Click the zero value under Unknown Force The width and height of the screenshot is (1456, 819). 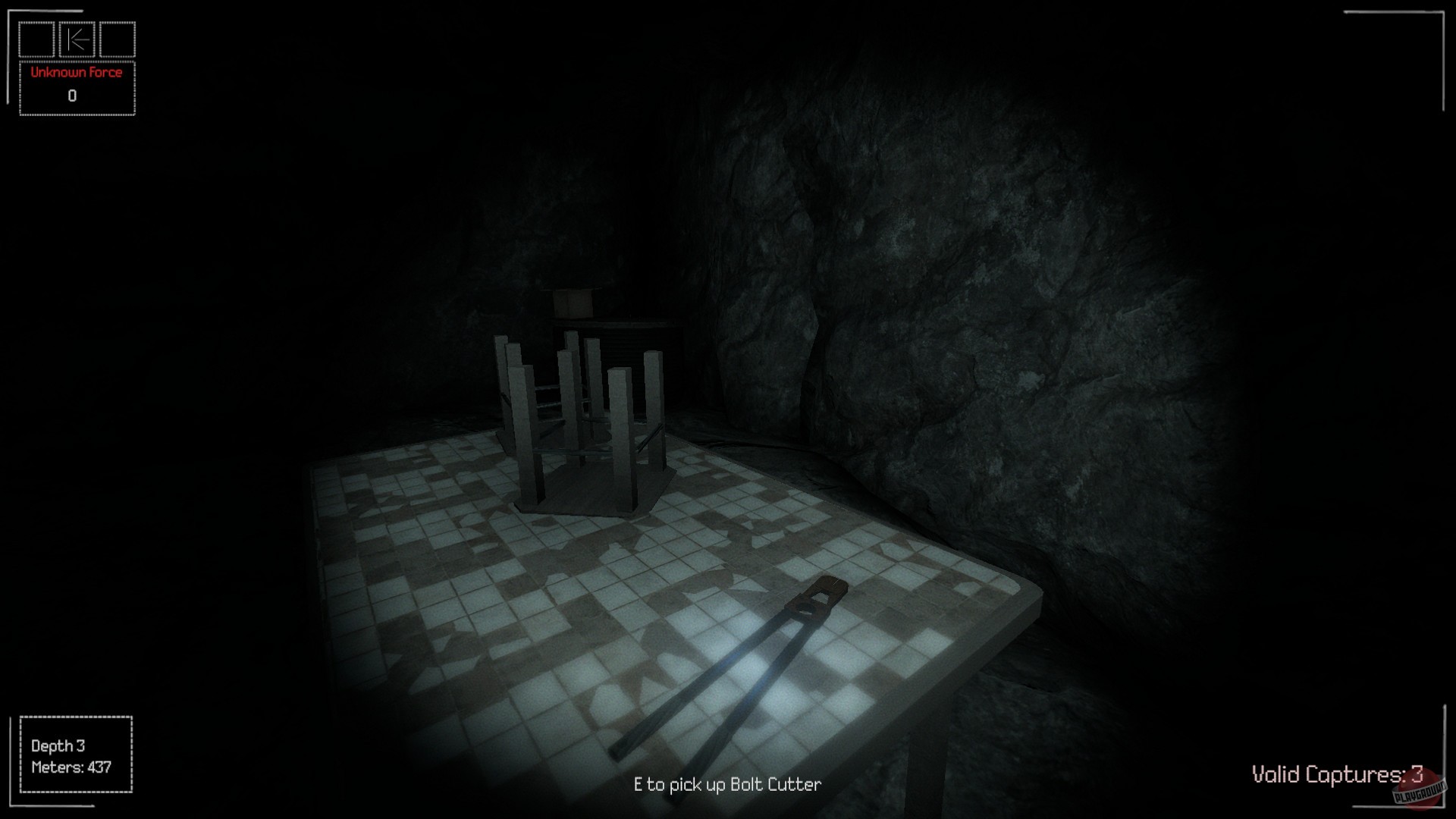point(72,96)
